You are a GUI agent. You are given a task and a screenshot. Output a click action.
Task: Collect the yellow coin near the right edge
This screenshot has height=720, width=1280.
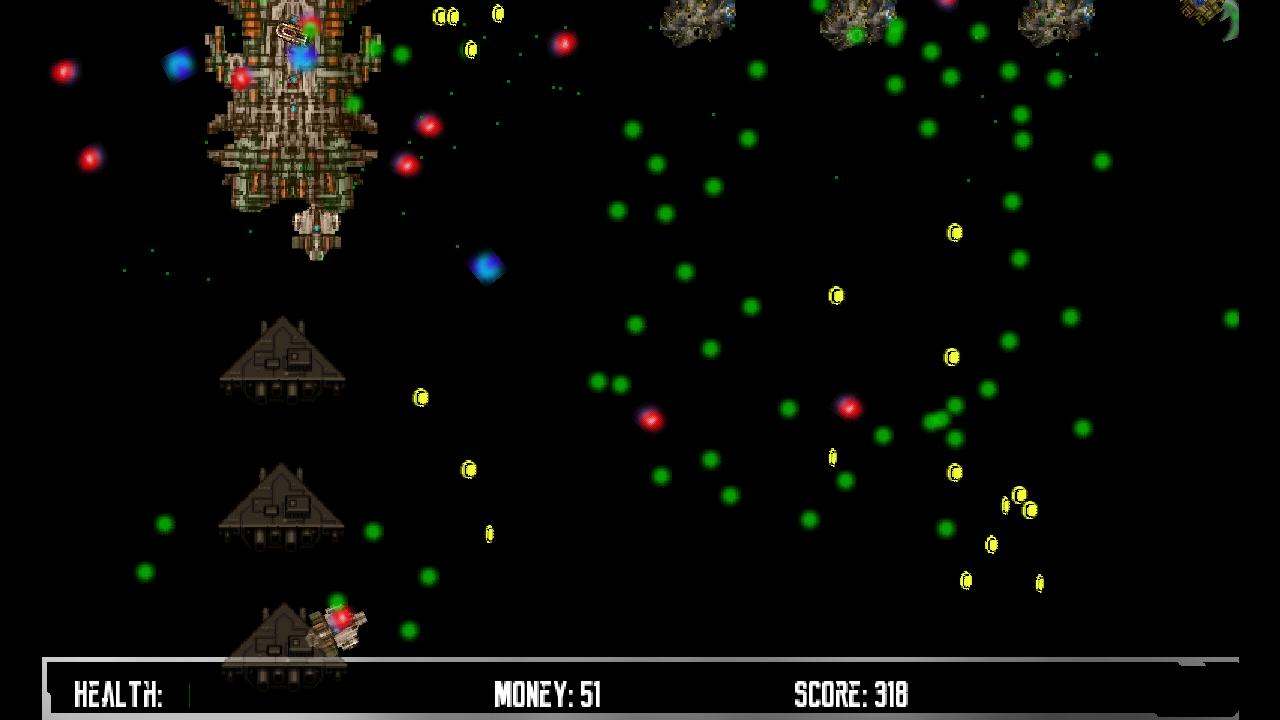pyautogui.click(x=1040, y=580)
